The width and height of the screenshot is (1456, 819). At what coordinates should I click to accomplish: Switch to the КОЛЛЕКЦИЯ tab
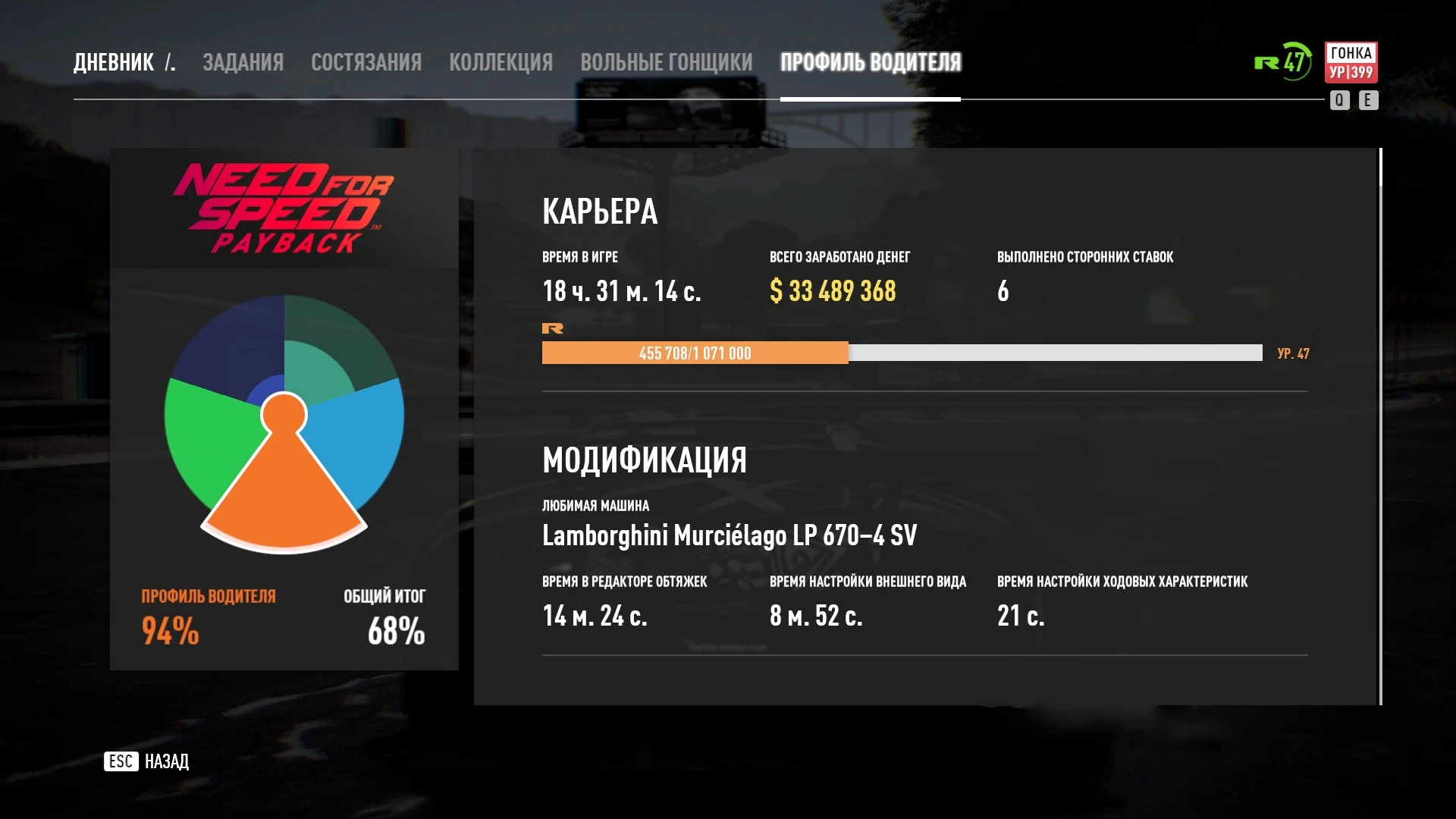pos(502,62)
